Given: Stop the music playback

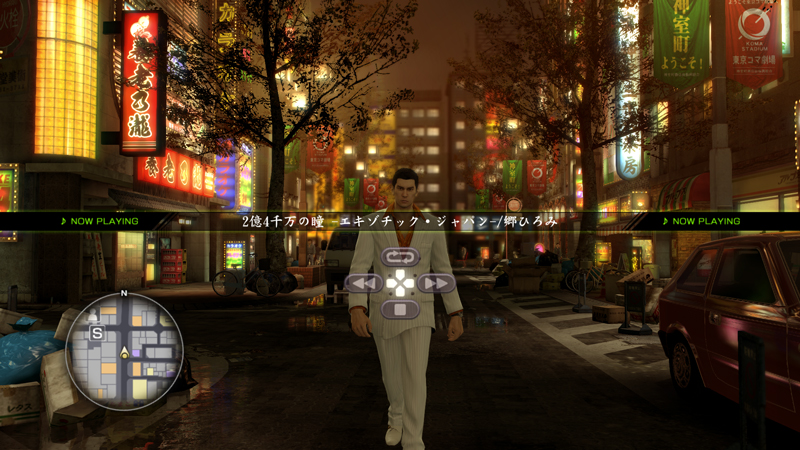Looking at the screenshot, I should [x=400, y=309].
